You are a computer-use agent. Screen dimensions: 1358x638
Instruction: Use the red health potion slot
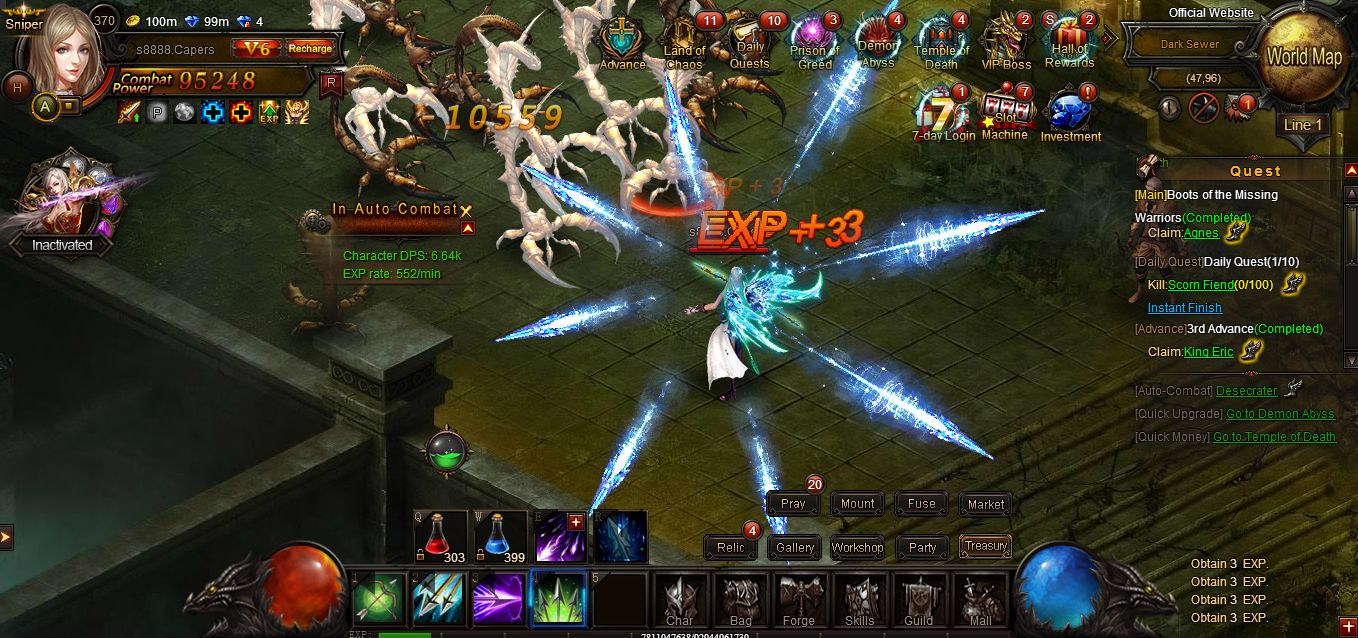(x=441, y=537)
